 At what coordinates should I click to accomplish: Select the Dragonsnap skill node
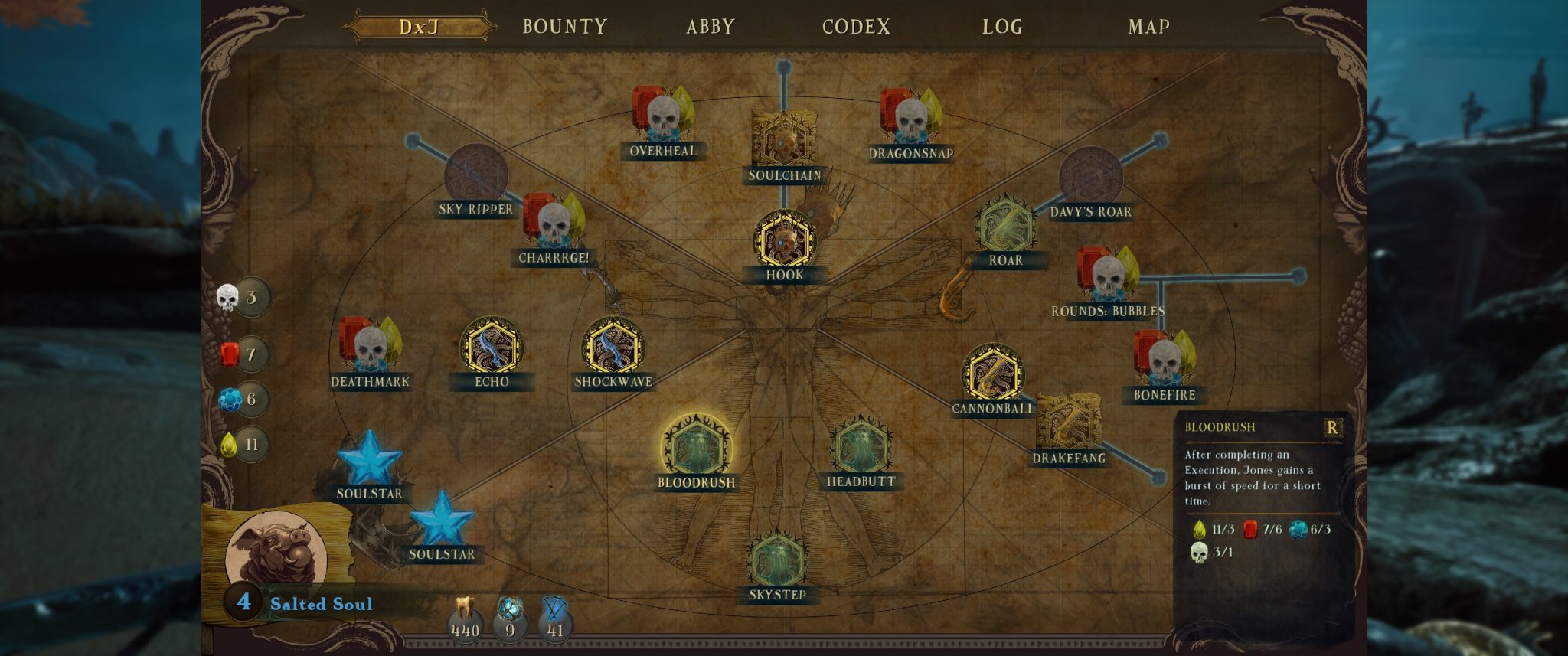pyautogui.click(x=911, y=119)
